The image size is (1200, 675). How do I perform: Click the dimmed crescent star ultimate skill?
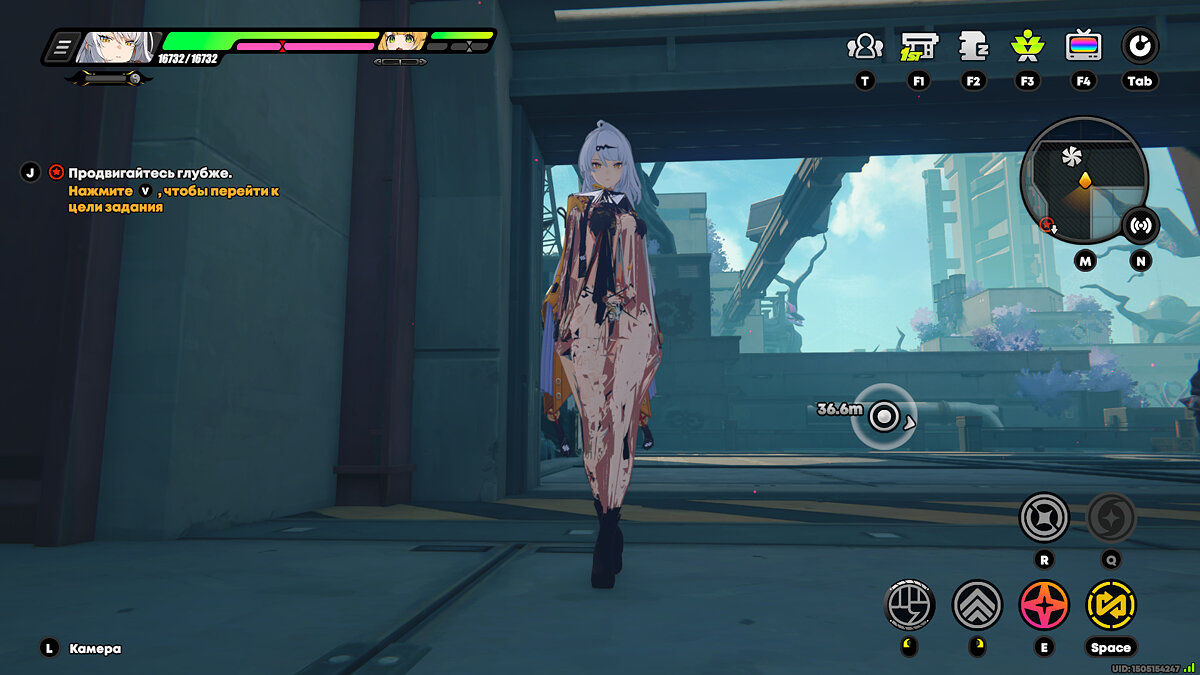pyautogui.click(x=1111, y=518)
